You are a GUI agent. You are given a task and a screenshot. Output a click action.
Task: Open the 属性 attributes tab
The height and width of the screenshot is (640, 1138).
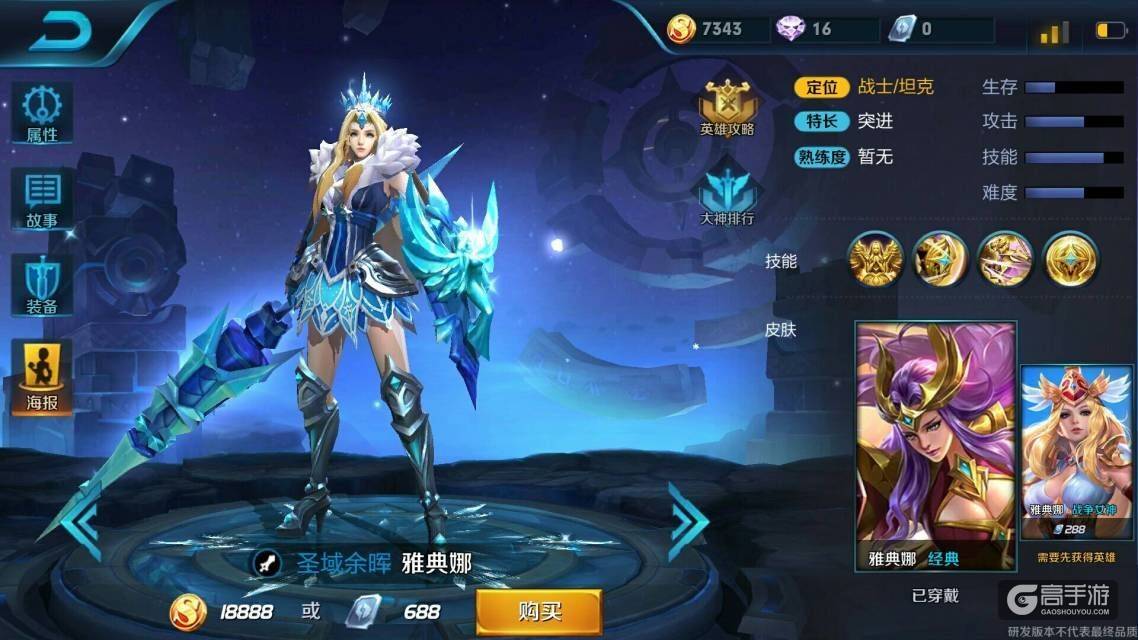point(42,112)
